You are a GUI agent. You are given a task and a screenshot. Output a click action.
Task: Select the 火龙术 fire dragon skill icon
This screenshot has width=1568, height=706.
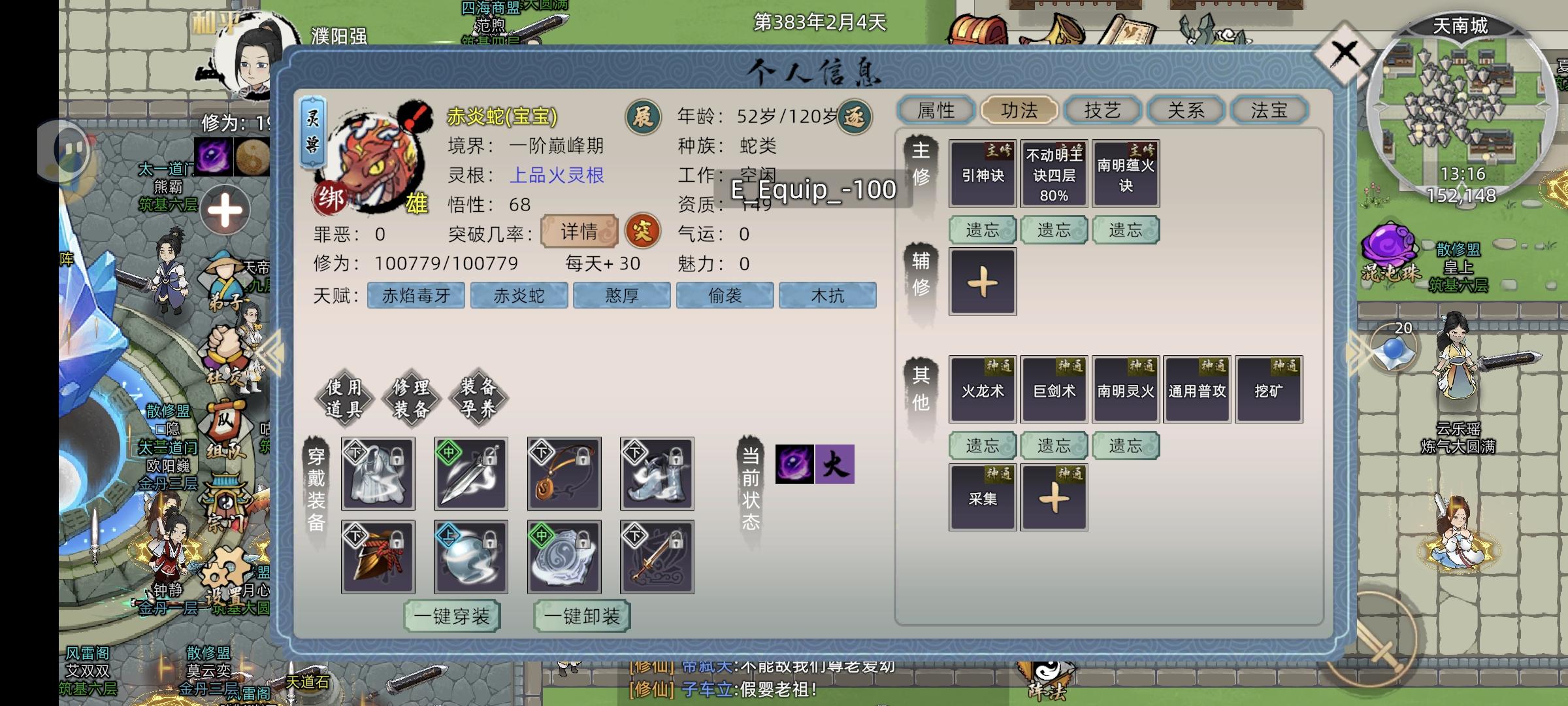tap(981, 389)
